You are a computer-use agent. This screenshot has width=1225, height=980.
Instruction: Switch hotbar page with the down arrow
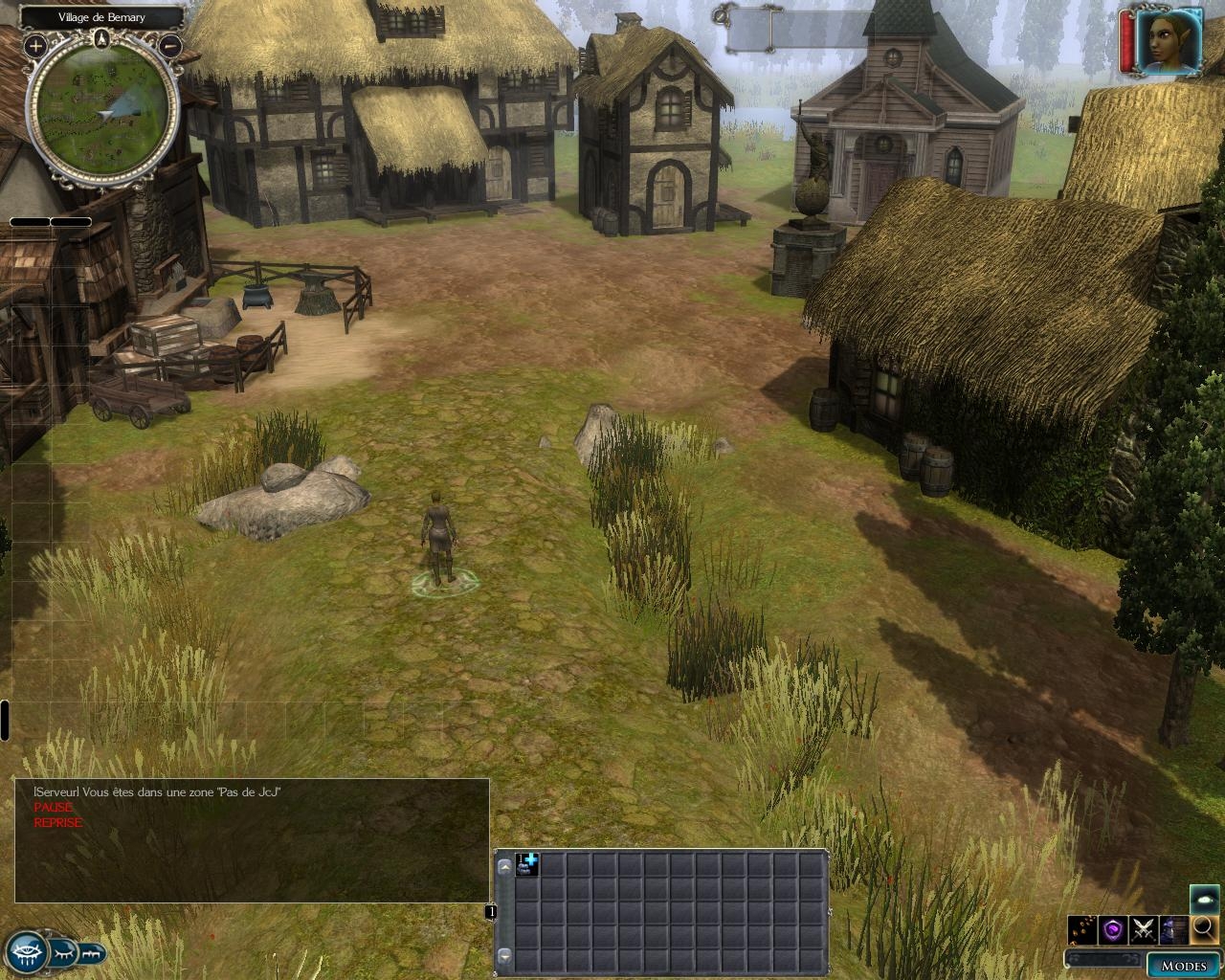coord(503,956)
